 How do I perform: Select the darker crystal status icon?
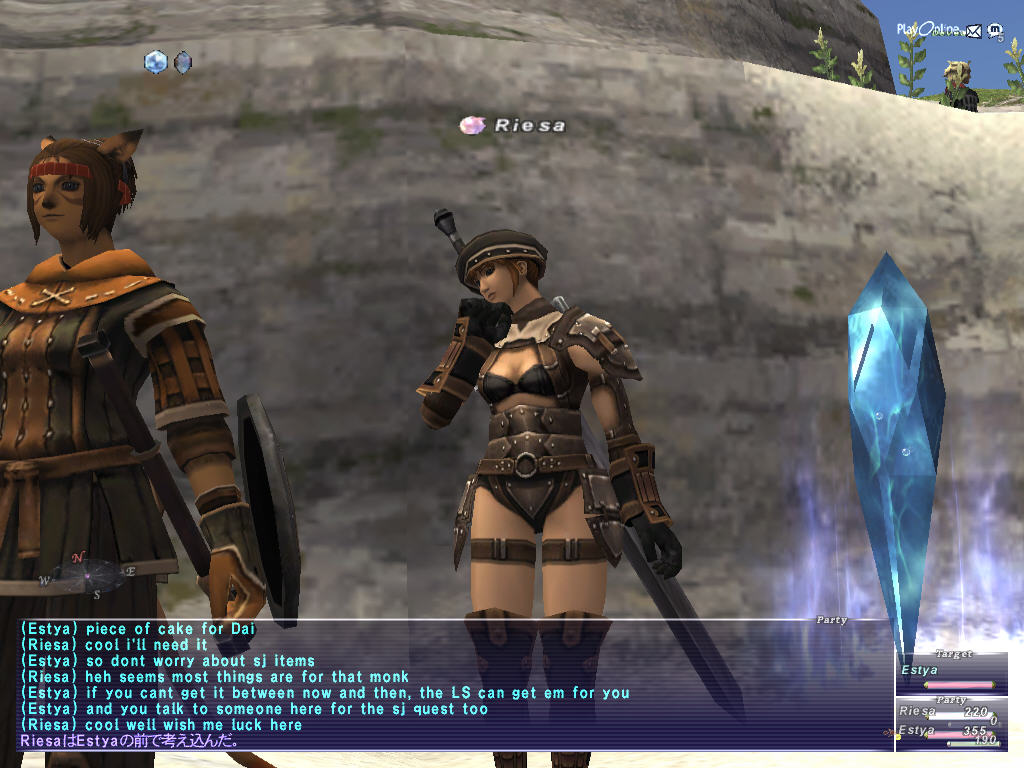(182, 62)
